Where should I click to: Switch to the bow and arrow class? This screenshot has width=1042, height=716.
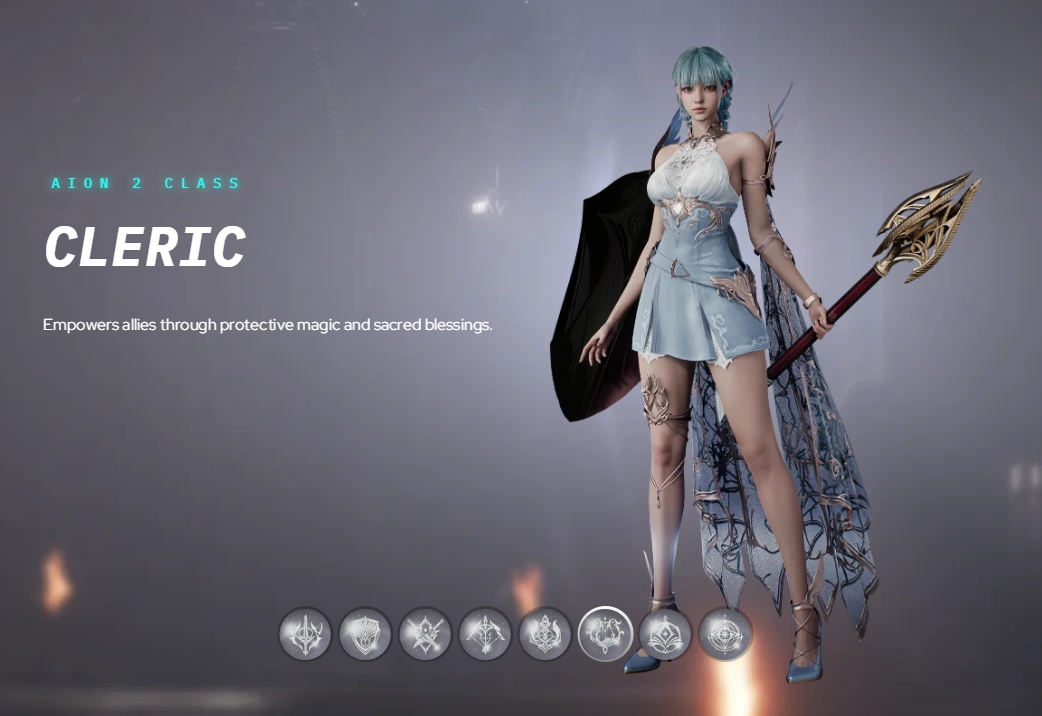[x=485, y=634]
